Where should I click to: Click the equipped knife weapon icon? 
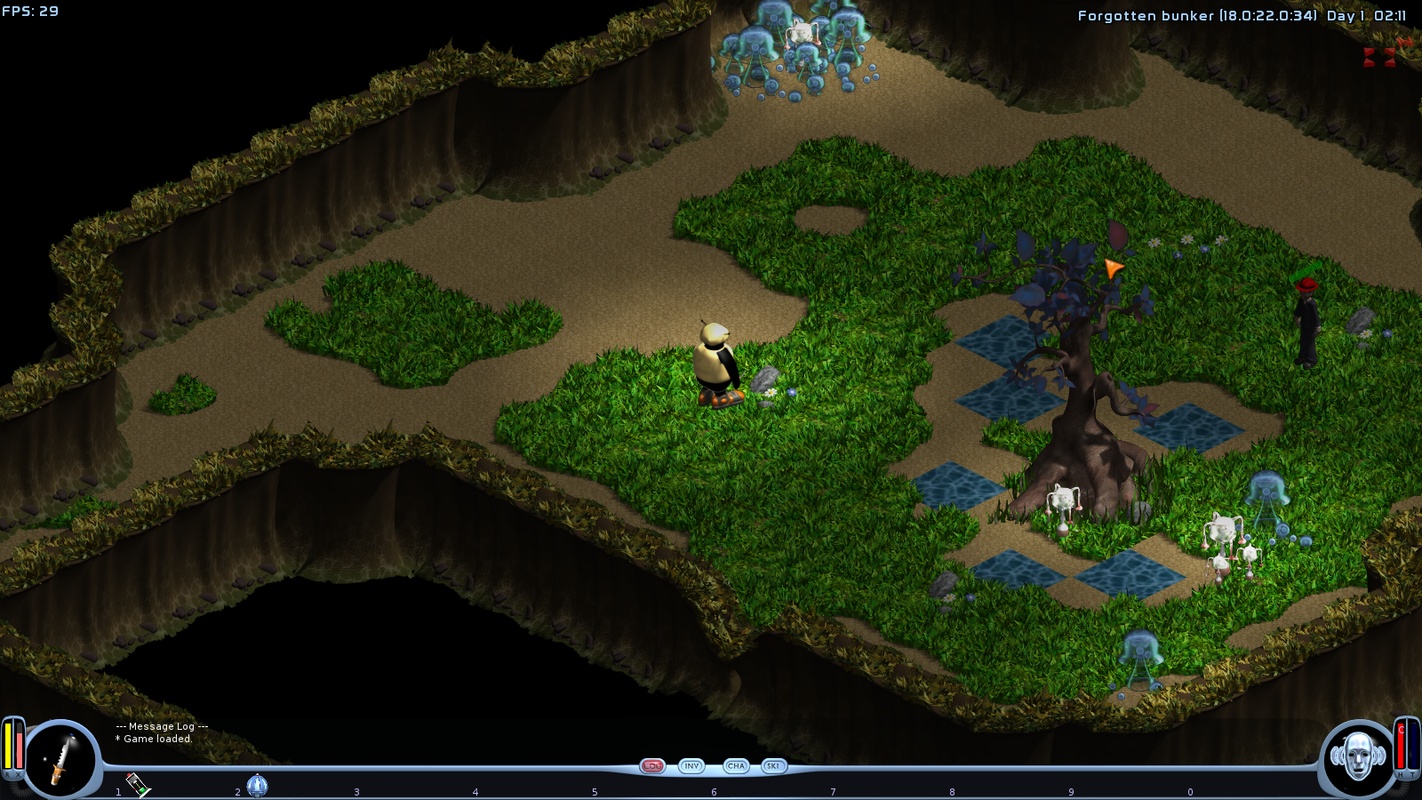click(60, 760)
